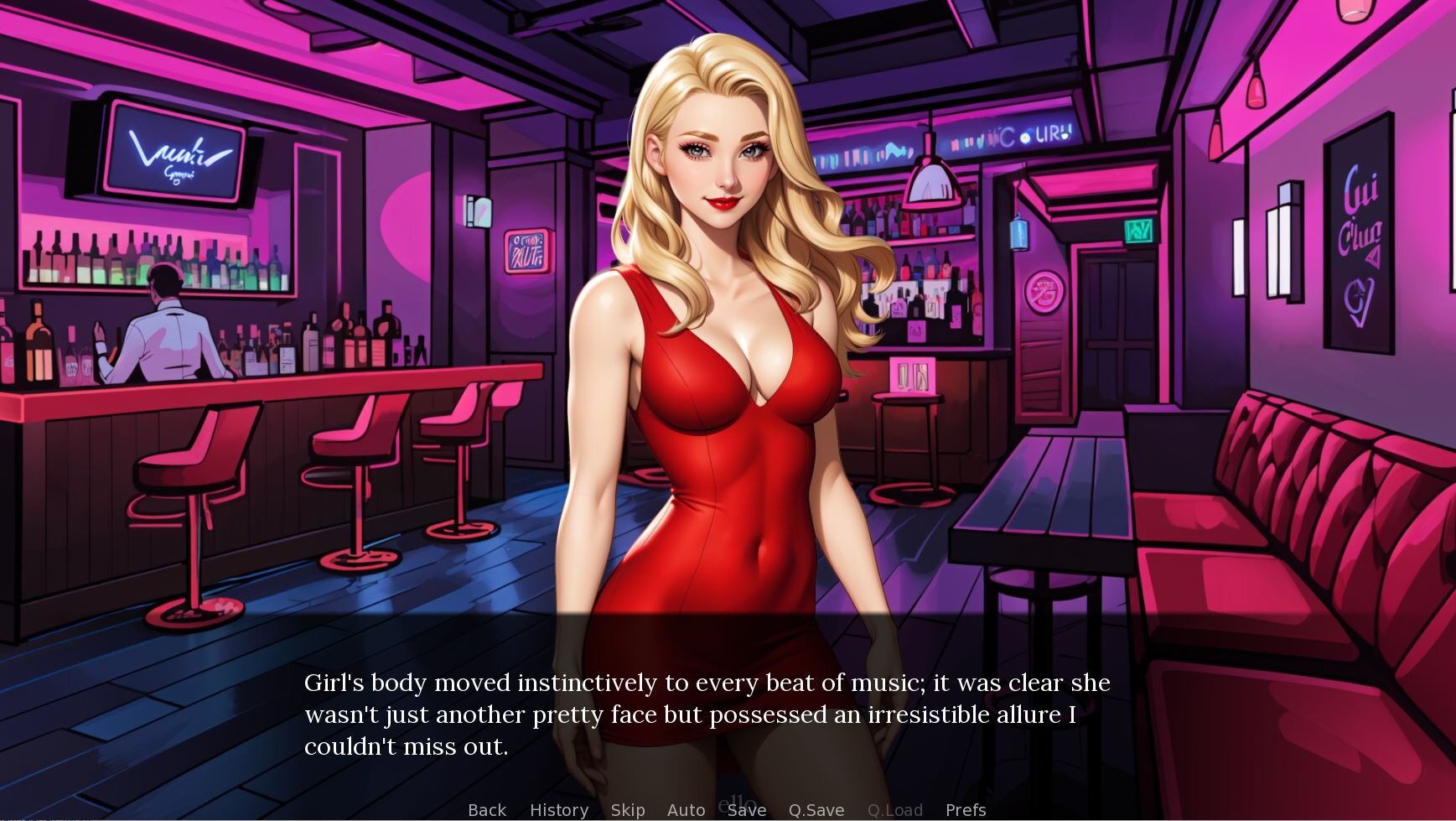Toggle Auto advance mode
1456x821 pixels.
686,810
